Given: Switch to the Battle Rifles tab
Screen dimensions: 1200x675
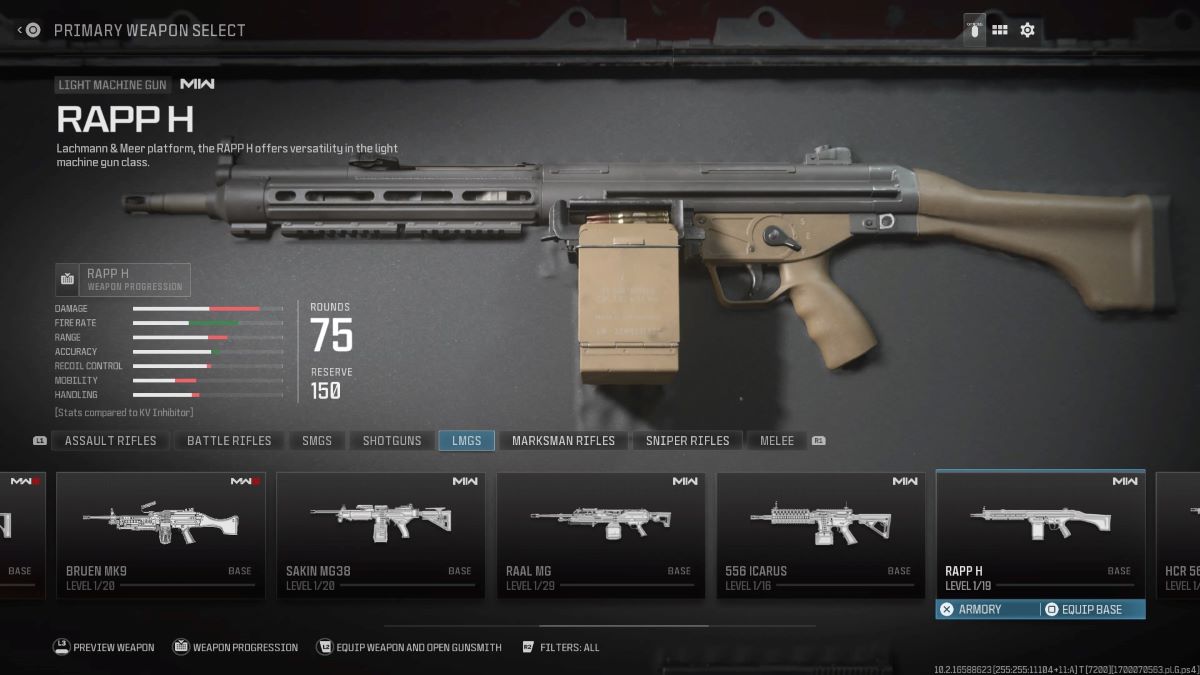Looking at the screenshot, I should pos(229,441).
